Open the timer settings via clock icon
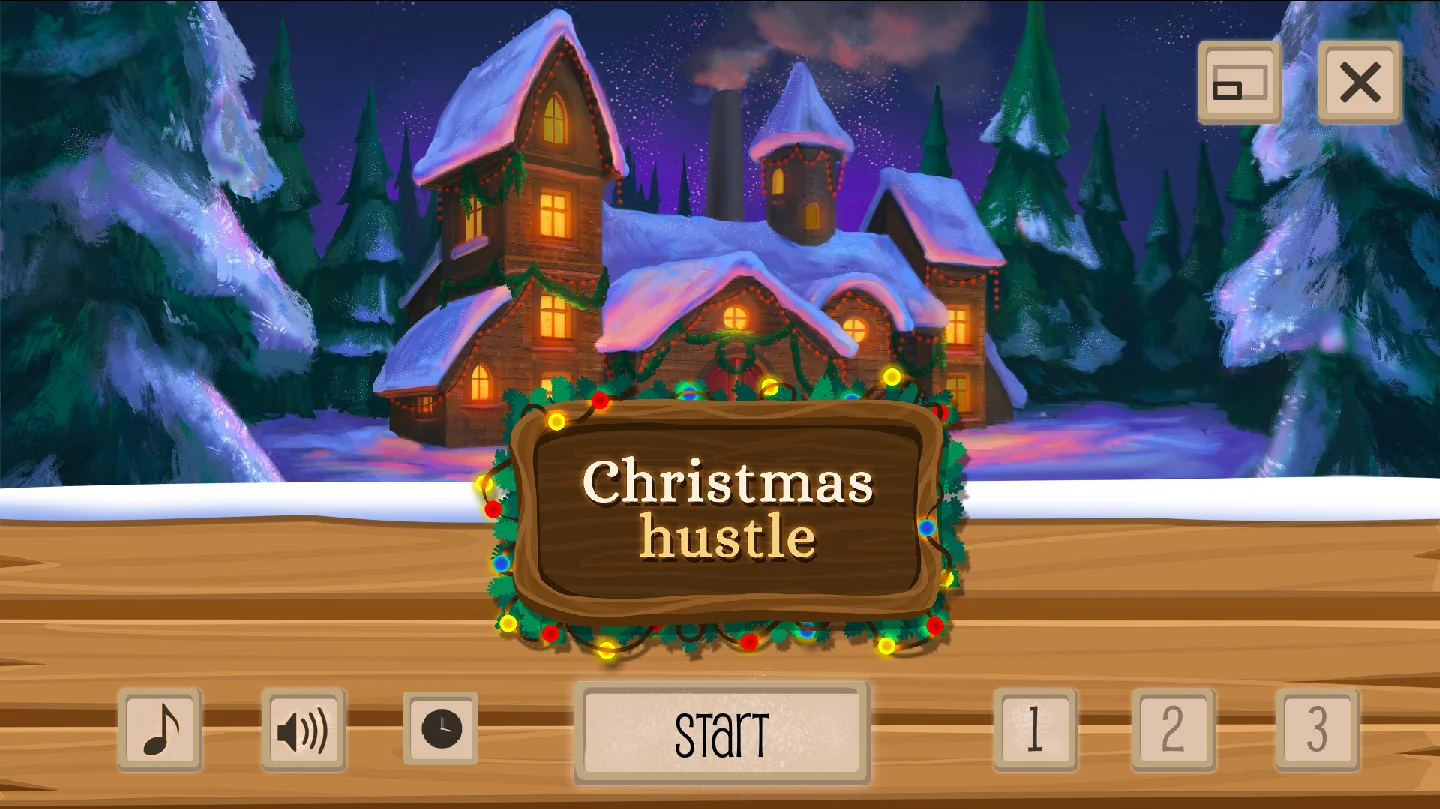Image resolution: width=1440 pixels, height=809 pixels. click(x=440, y=731)
